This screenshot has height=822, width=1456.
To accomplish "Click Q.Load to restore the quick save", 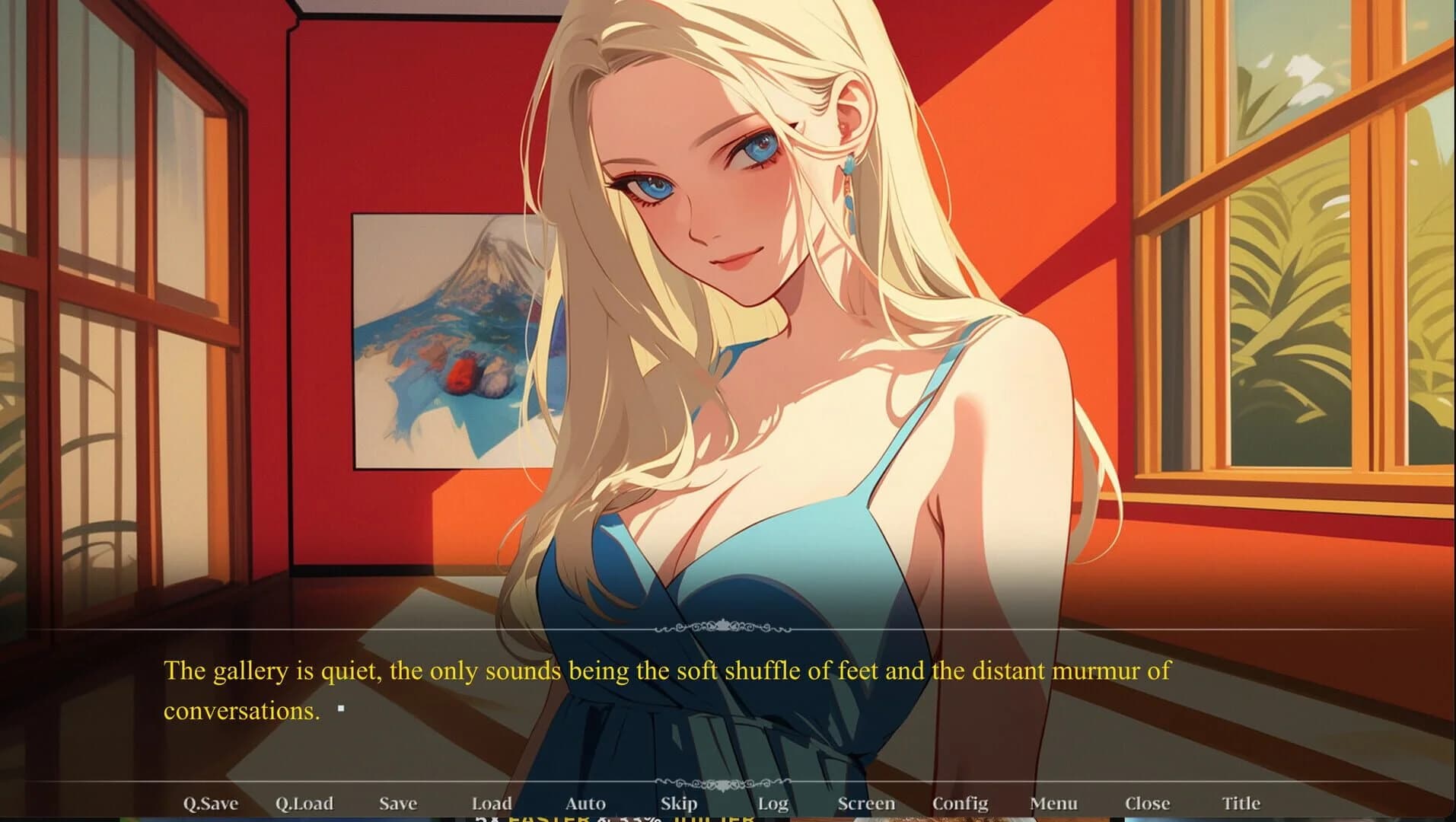I will [x=304, y=803].
